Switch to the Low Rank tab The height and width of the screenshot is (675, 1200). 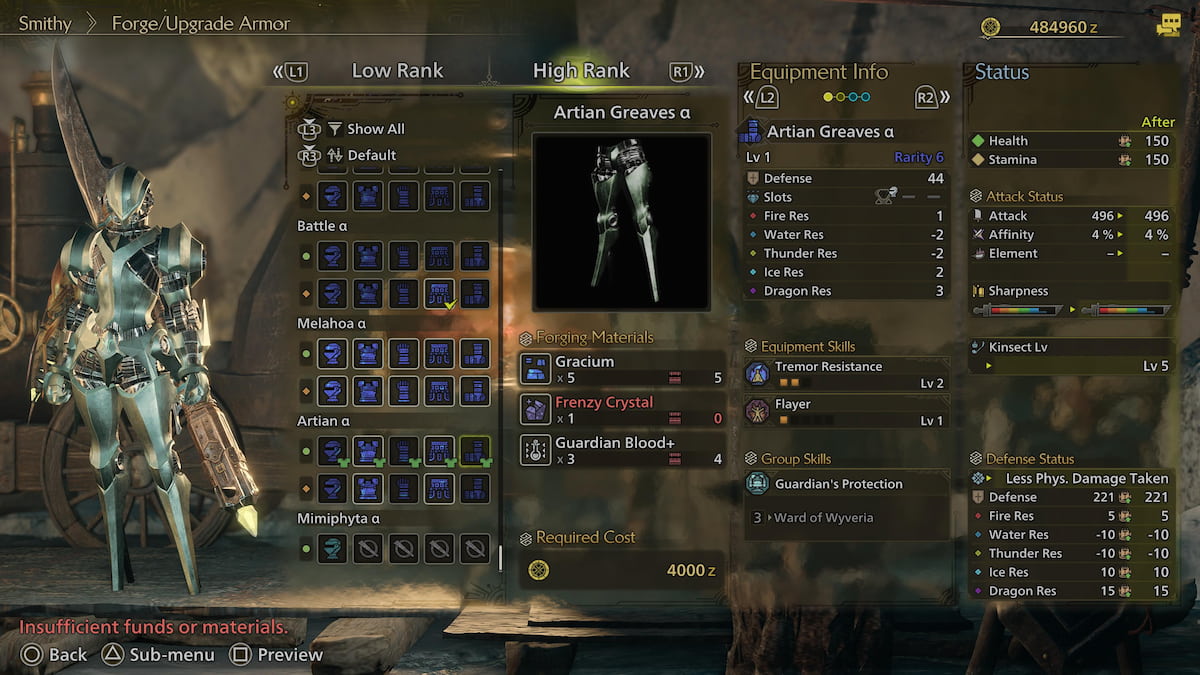397,71
